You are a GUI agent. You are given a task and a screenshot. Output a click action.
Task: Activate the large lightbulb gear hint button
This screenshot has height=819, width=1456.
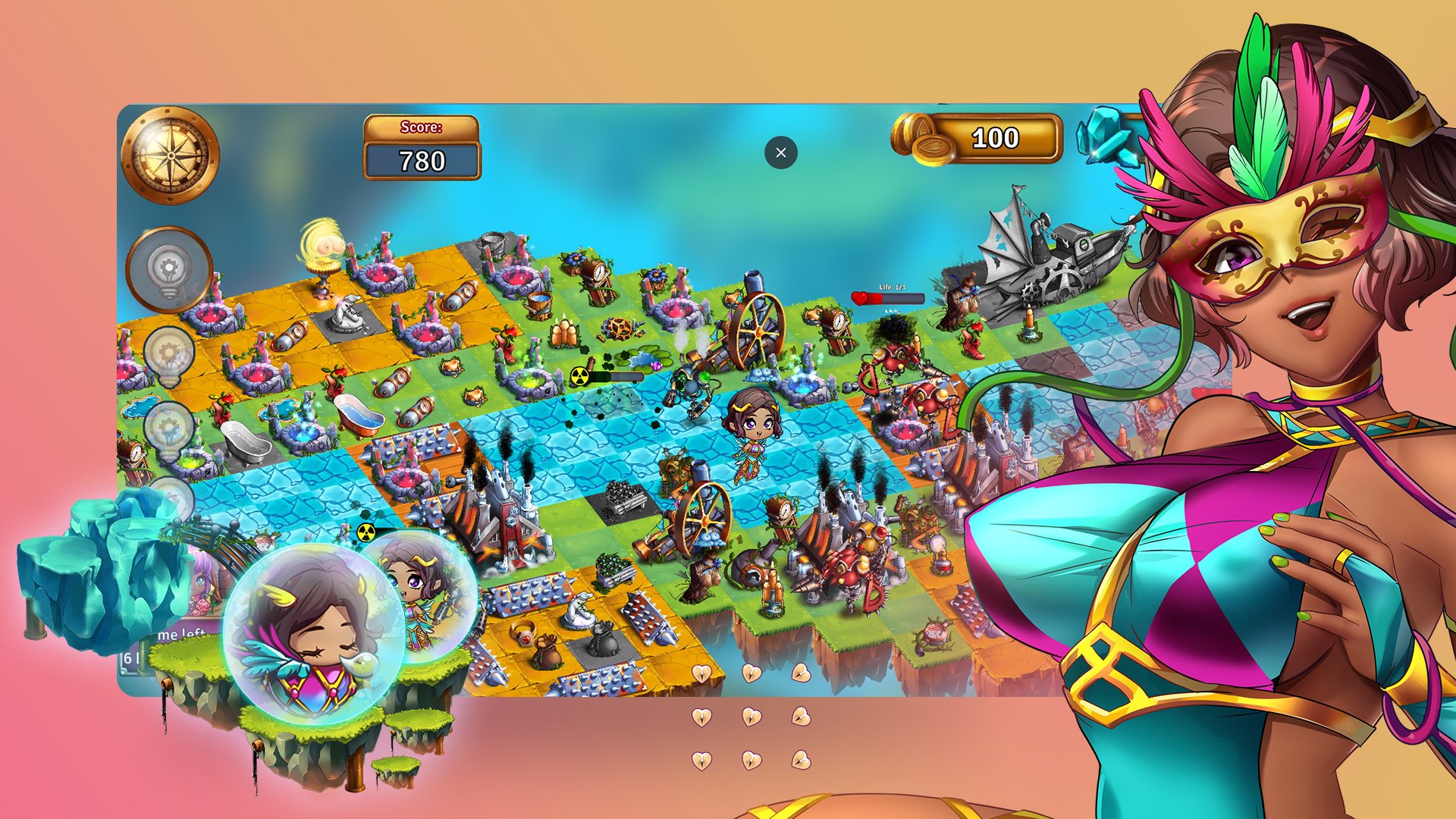168,269
